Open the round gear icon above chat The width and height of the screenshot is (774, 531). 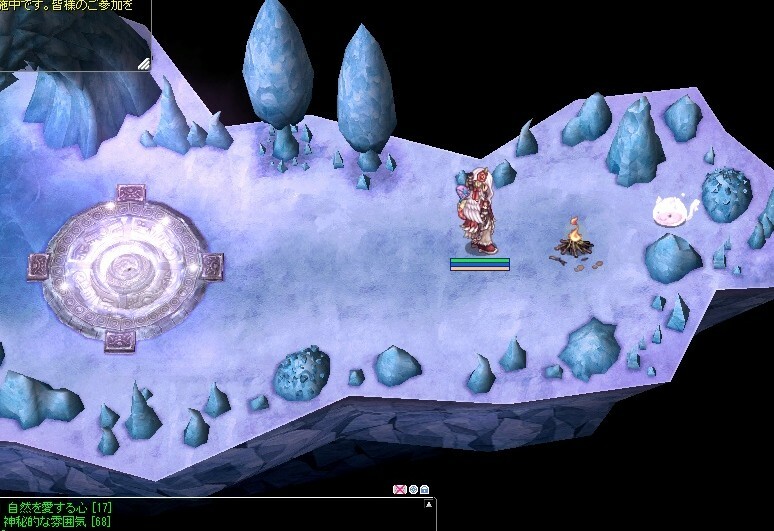(x=413, y=489)
